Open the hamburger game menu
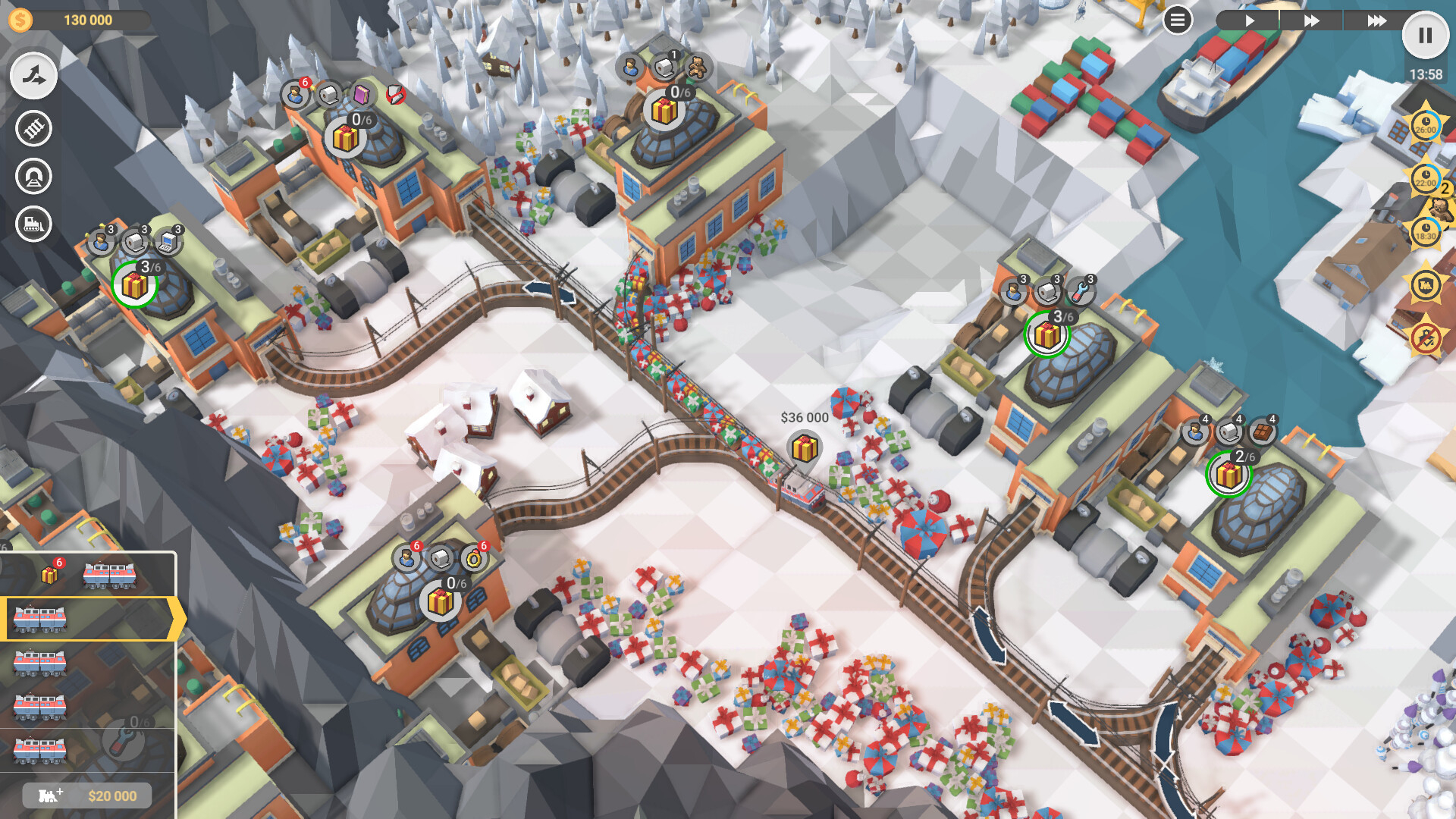The height and width of the screenshot is (819, 1456). coord(1178,20)
